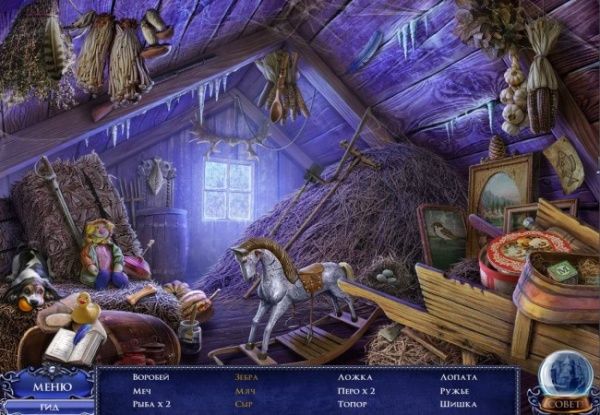600x415 pixels.
Task: Open the ГИД strategy guide
Action: tap(47, 407)
